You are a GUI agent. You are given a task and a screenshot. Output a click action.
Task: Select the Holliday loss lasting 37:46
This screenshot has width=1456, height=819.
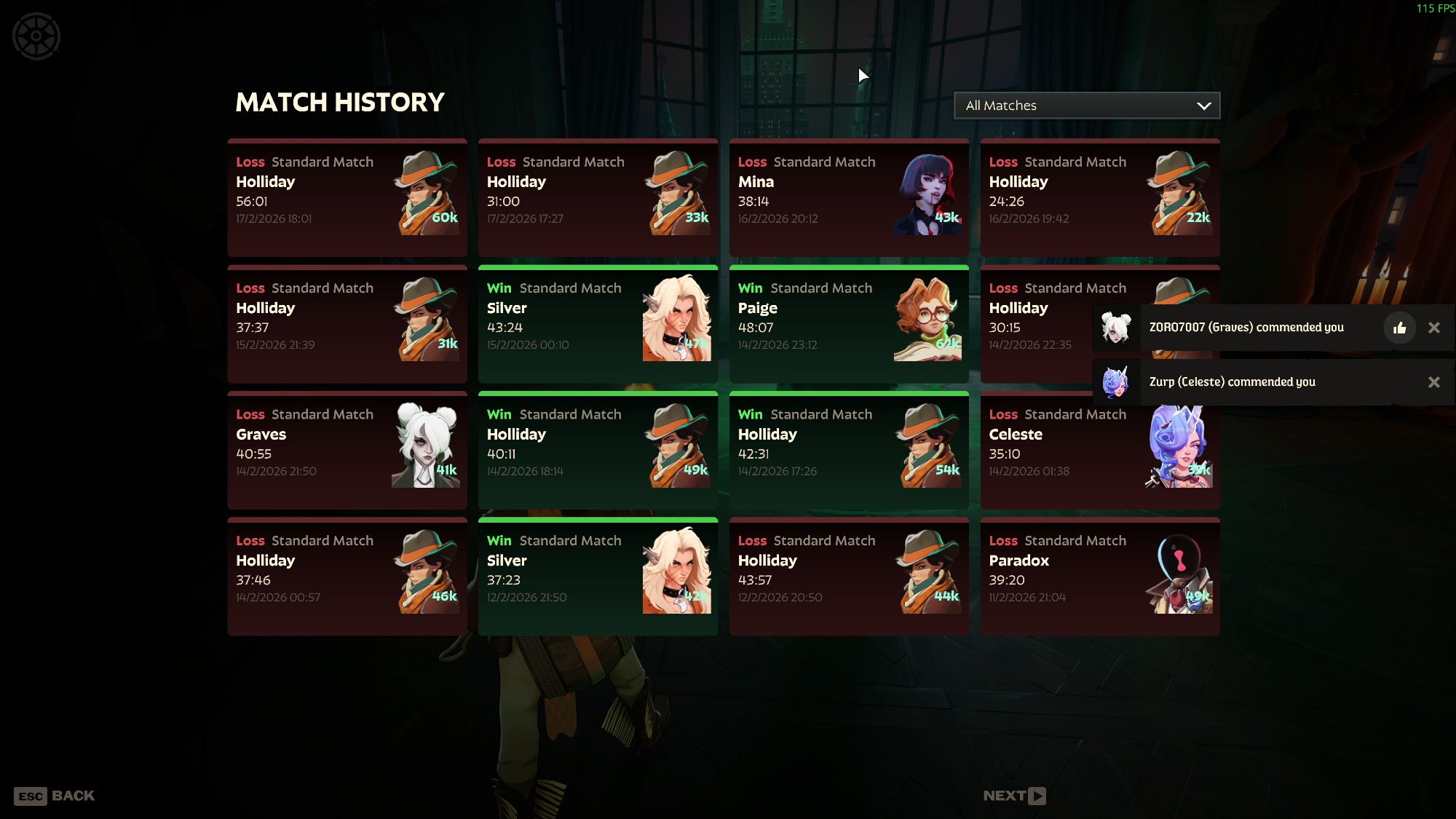tap(347, 576)
